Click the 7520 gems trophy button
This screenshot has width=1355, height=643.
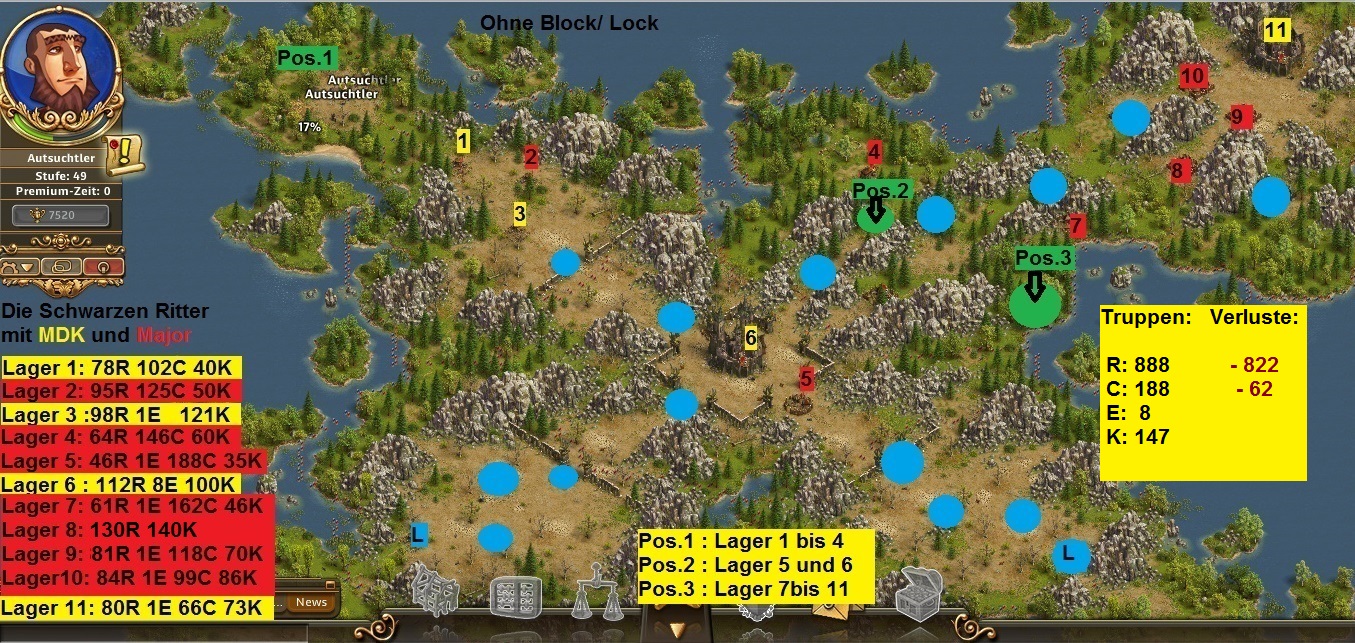click(61, 214)
